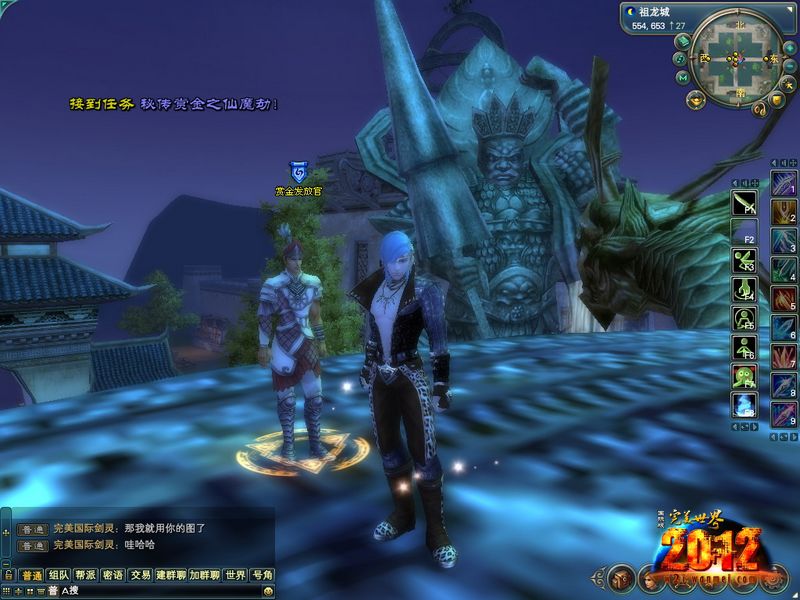
Task: Activate the skill in hotbar slot 1
Action: (x=783, y=183)
